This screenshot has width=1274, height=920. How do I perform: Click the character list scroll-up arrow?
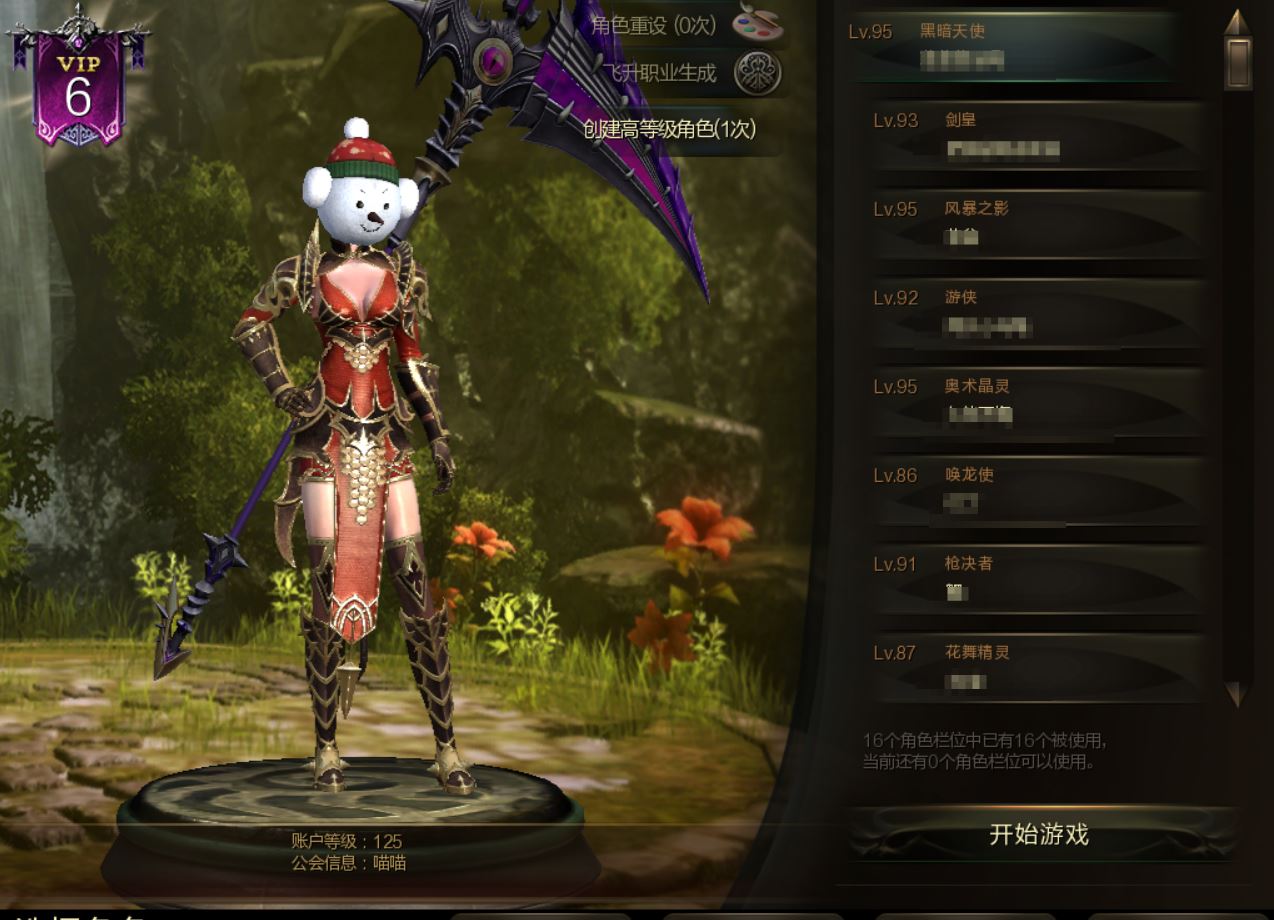point(1238,22)
